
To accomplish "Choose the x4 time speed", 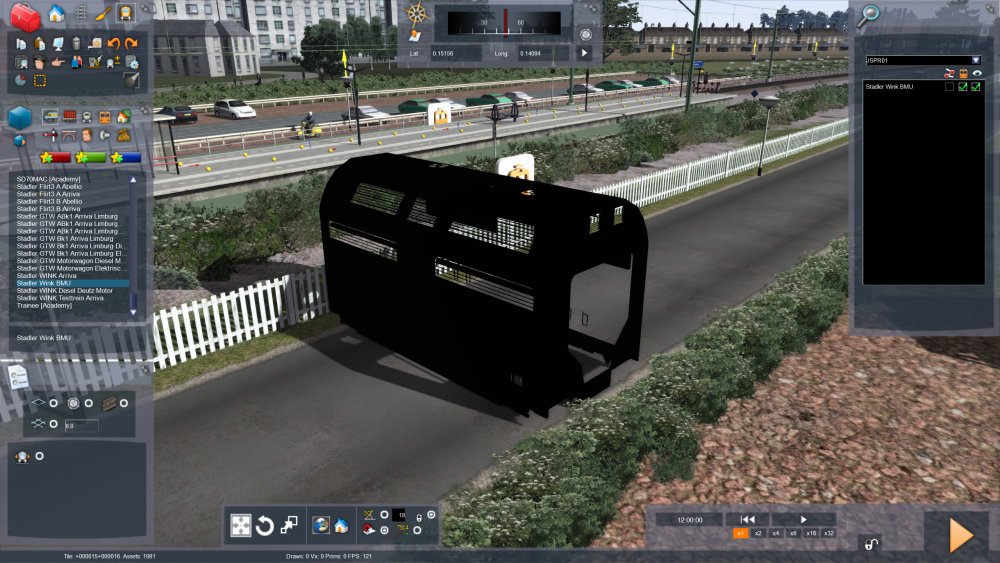I will [x=776, y=534].
